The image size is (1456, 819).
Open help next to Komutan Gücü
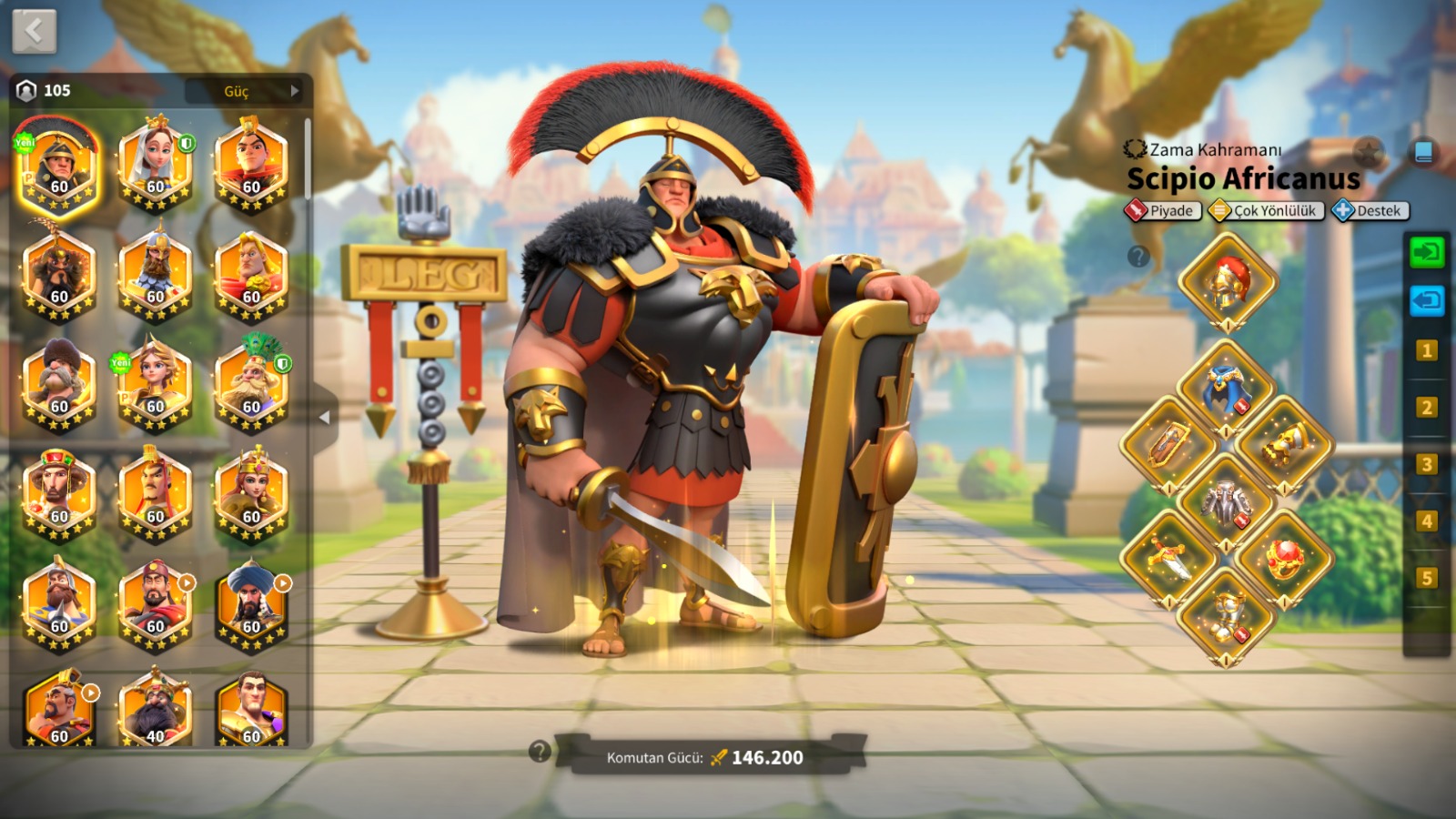click(540, 752)
